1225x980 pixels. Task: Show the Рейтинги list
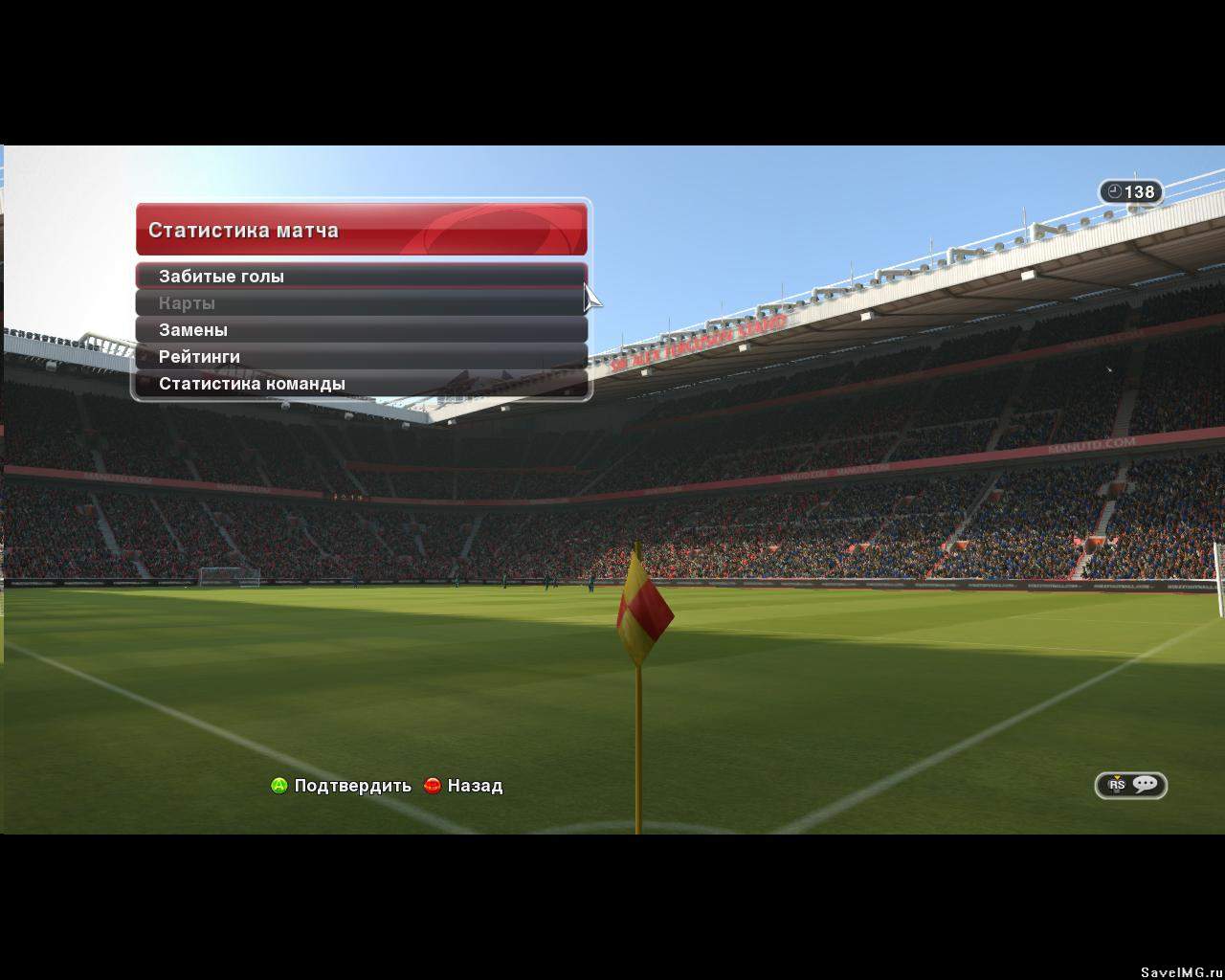click(361, 357)
